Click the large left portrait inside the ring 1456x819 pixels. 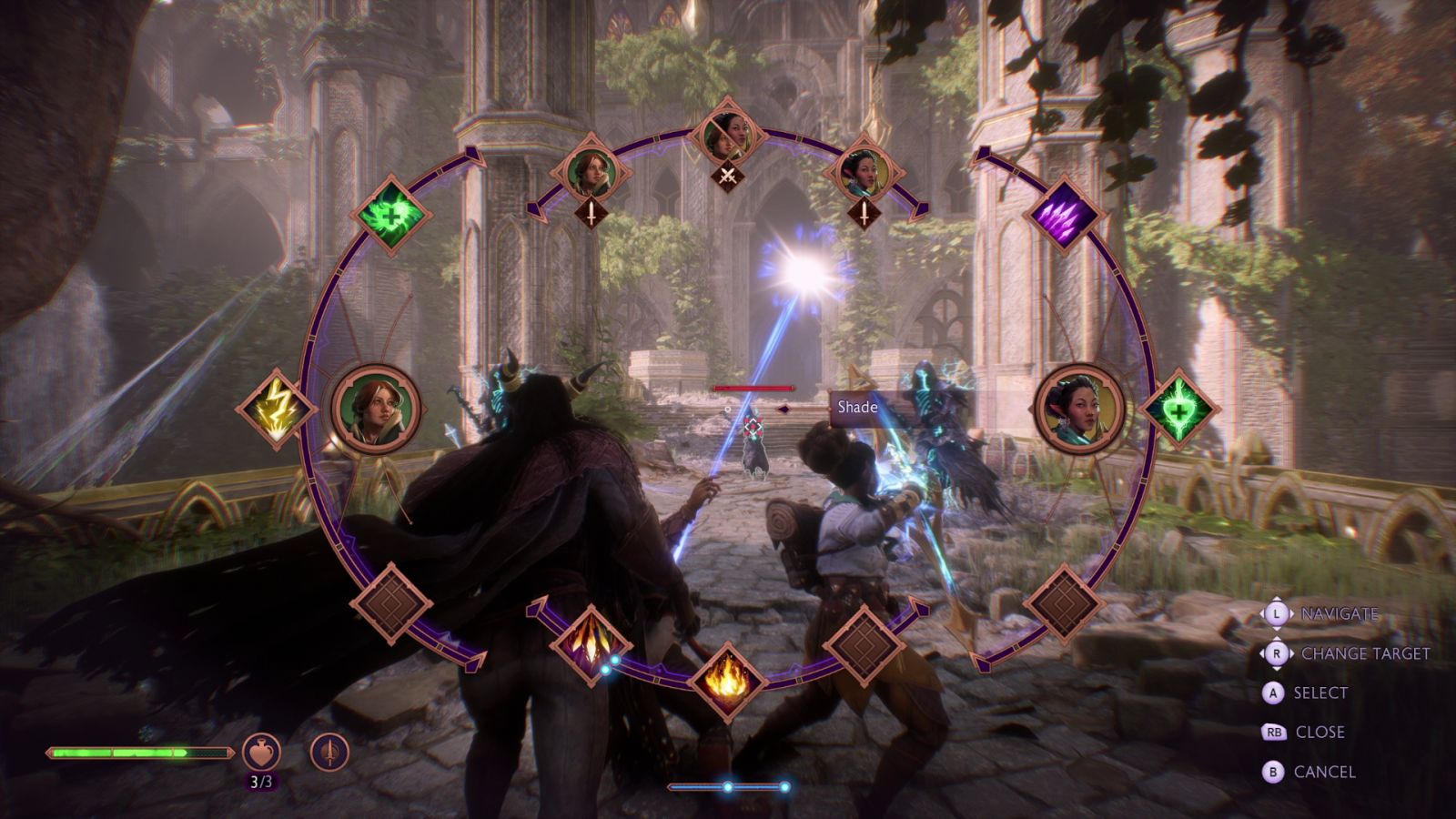pyautogui.click(x=376, y=404)
